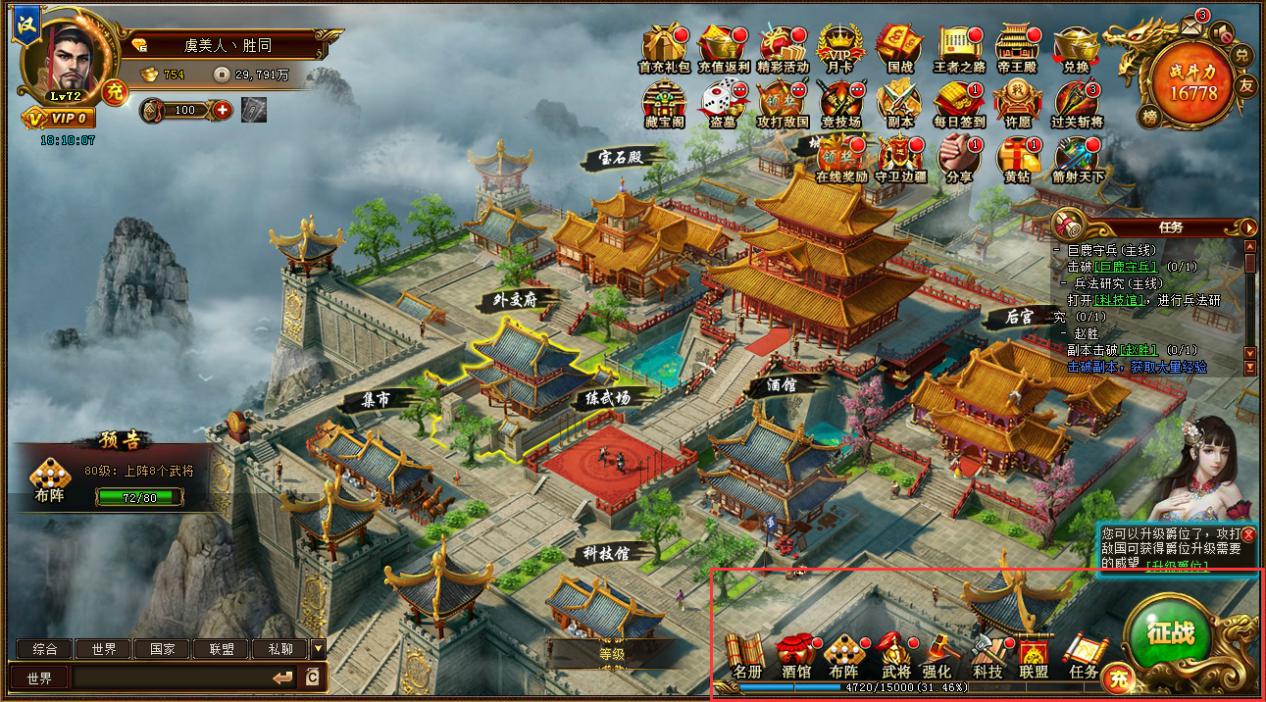Switch chat to the 国家 nation tab
Viewport: 1266px width, 702px height.
click(x=162, y=649)
